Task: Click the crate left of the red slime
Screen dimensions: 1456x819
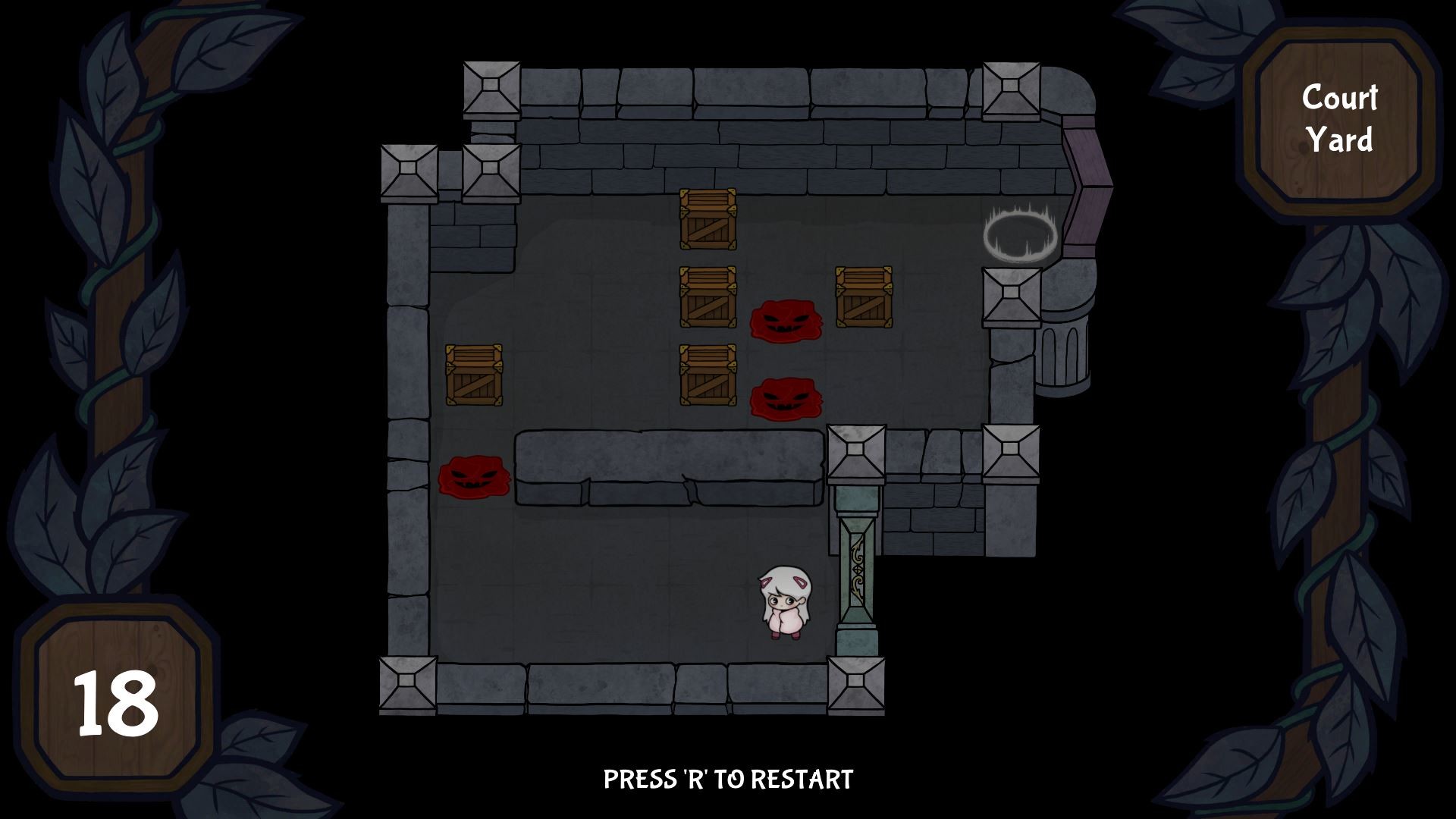Action: (x=708, y=298)
